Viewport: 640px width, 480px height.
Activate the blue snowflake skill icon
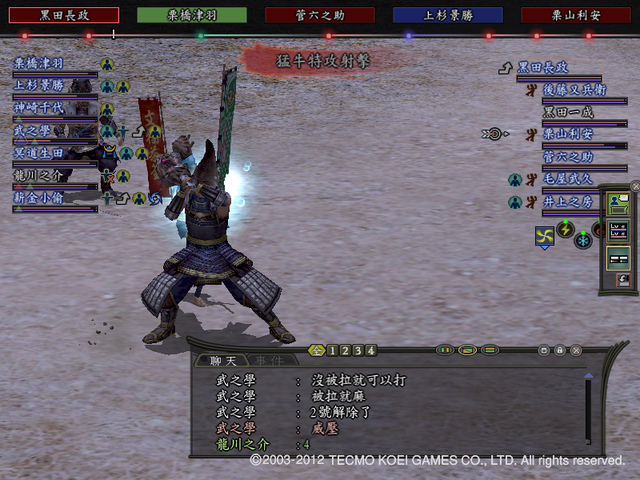pyautogui.click(x=585, y=240)
